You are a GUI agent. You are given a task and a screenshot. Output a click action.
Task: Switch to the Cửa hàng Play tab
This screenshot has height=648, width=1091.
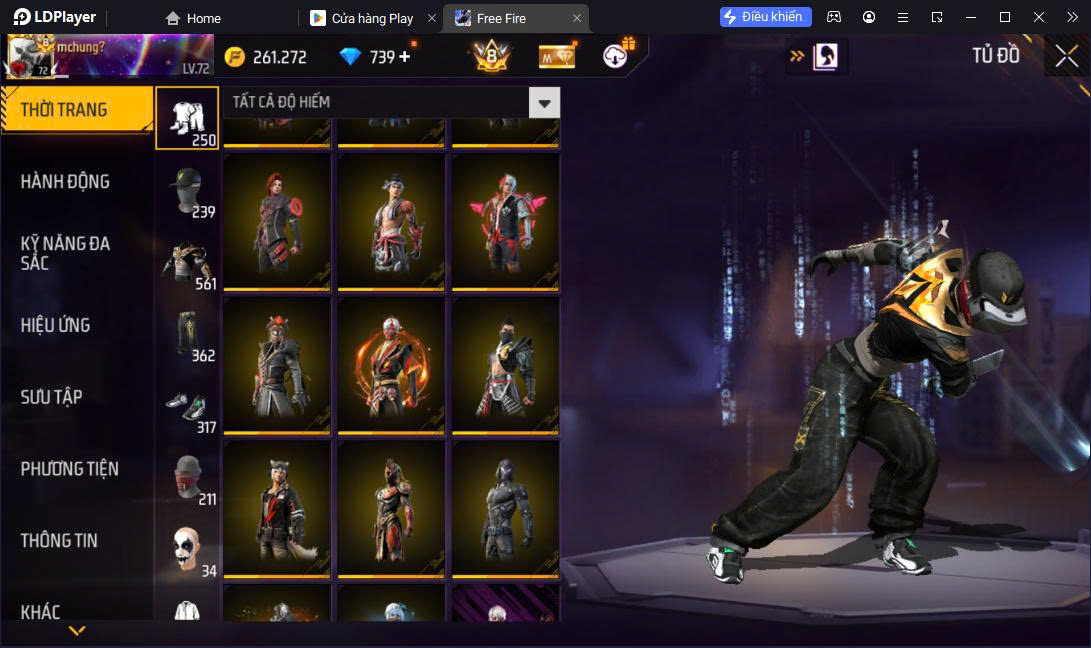pos(371,18)
